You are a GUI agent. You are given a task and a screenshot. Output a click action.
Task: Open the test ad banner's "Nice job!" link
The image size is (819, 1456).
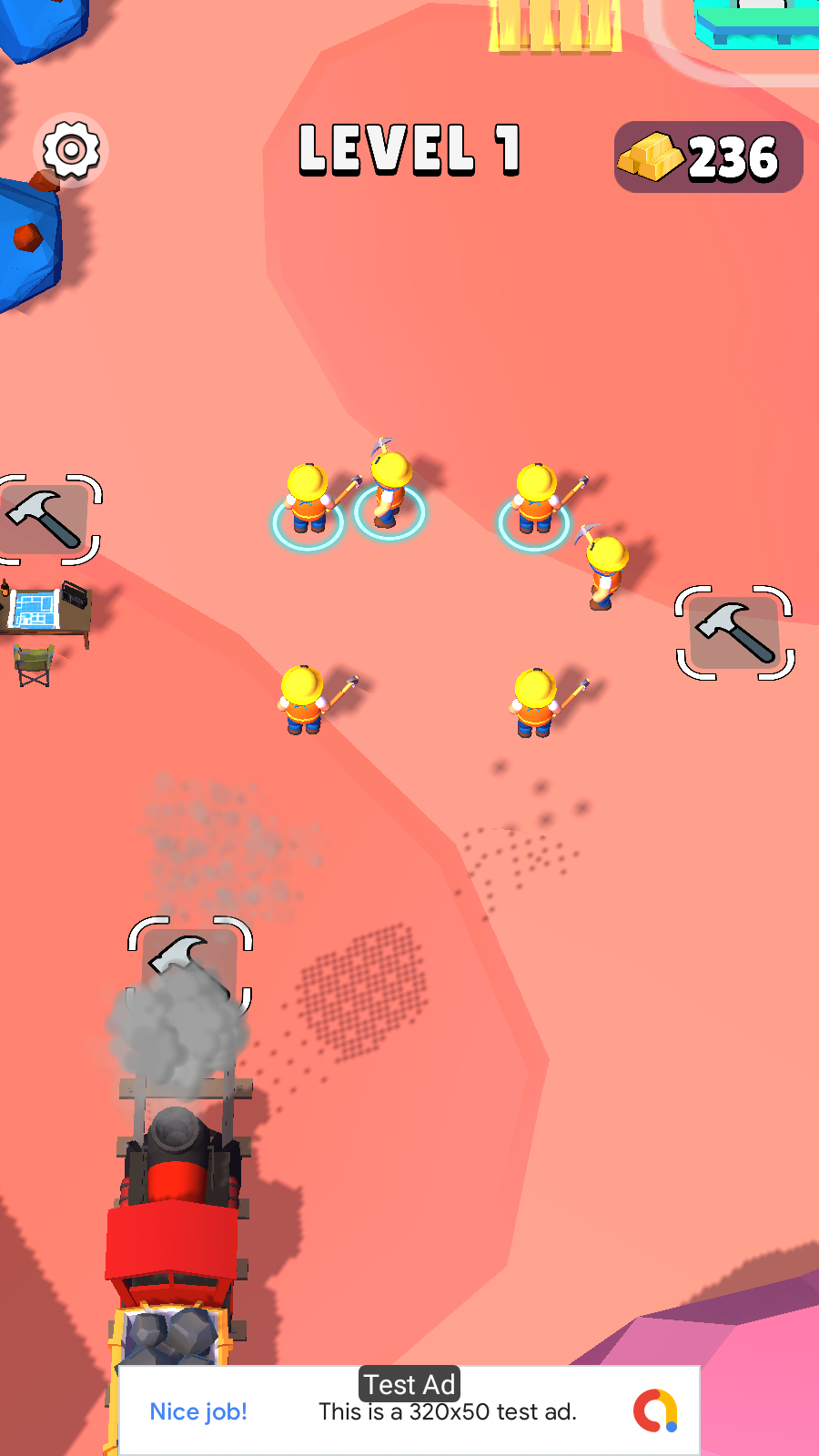coord(198,1411)
